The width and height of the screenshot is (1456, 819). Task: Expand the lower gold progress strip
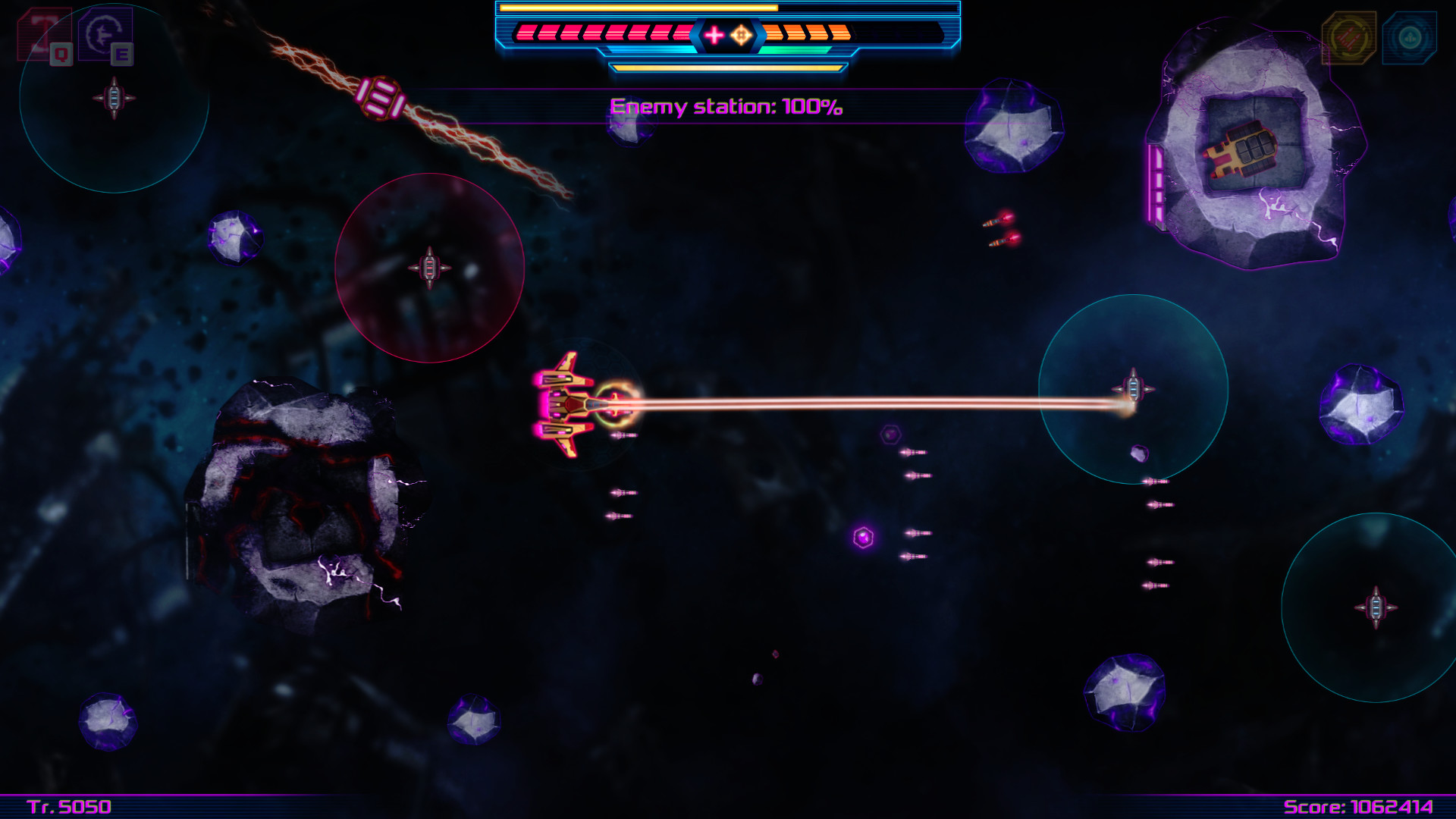[x=728, y=67]
